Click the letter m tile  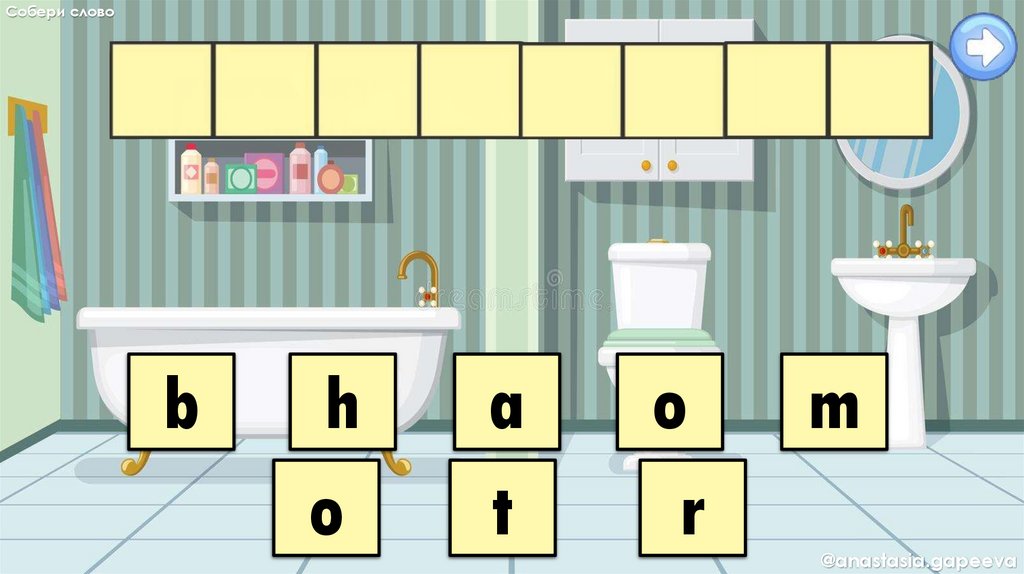pyautogui.click(x=833, y=401)
